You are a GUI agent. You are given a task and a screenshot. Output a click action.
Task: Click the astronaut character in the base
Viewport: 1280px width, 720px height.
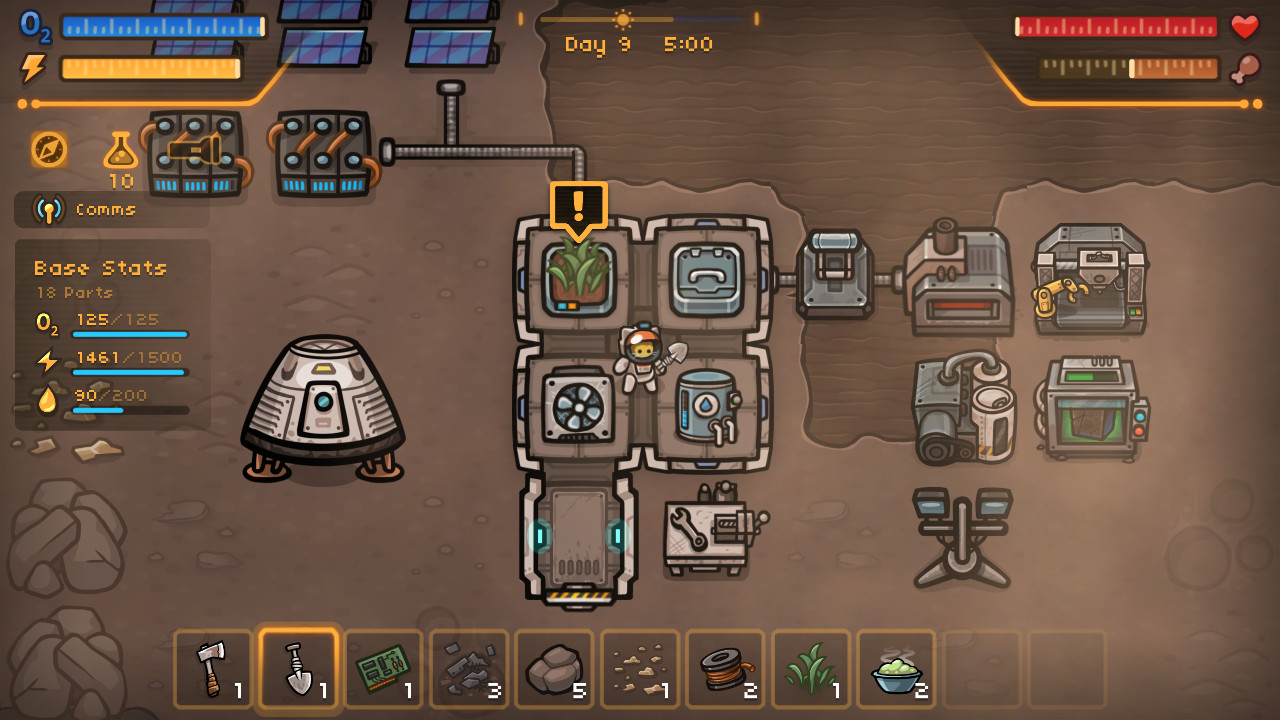pyautogui.click(x=642, y=357)
